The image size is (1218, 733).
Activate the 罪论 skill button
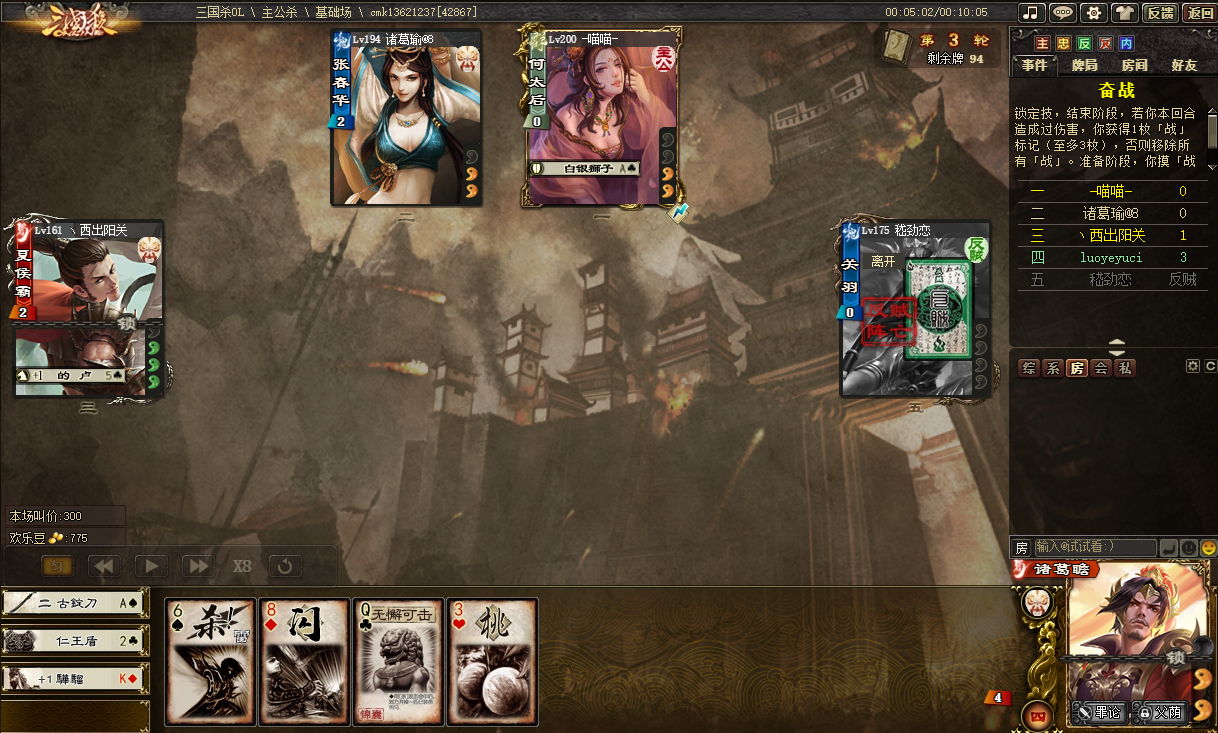1098,712
